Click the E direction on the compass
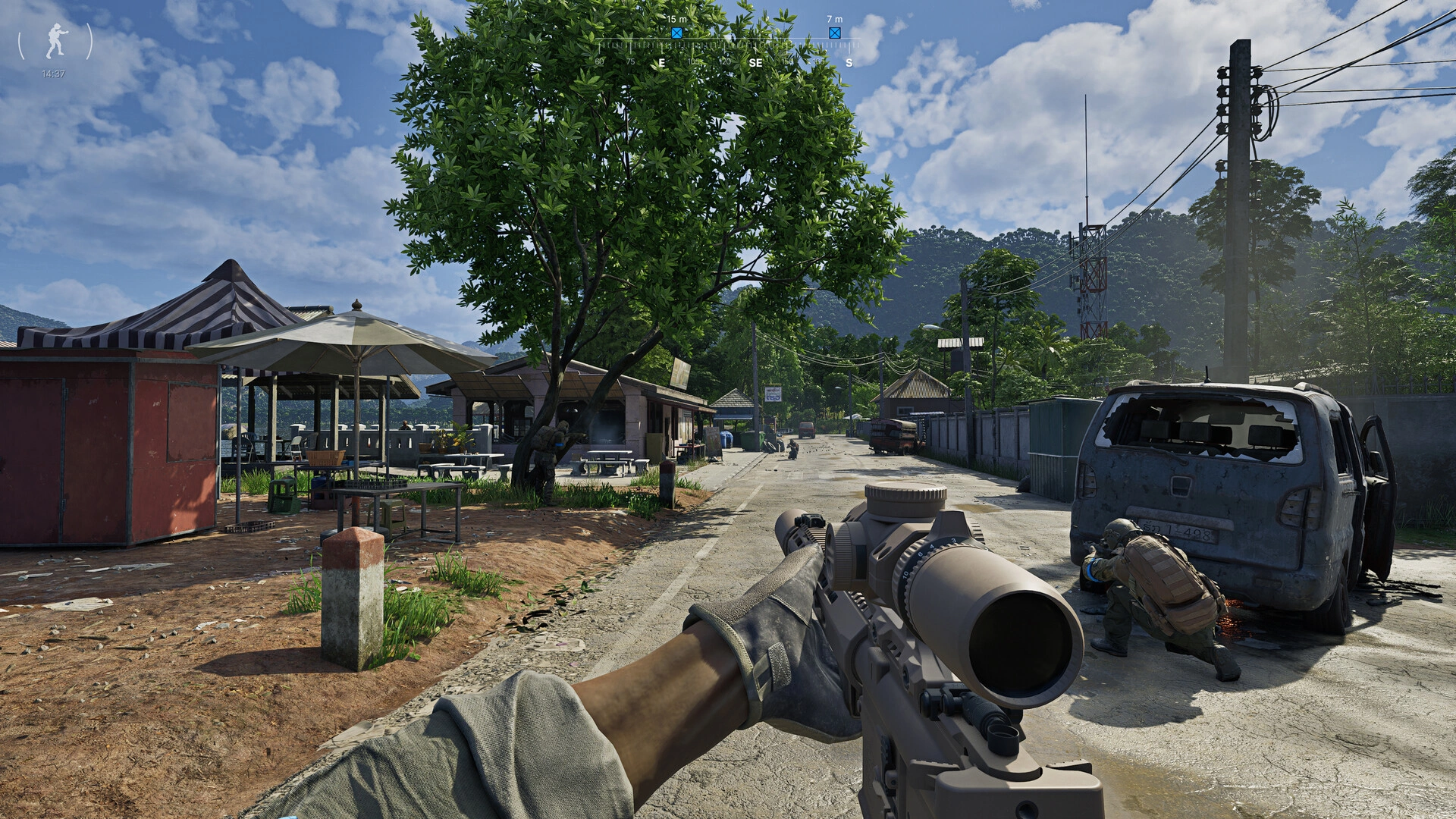The image size is (1456, 819). pos(662,63)
